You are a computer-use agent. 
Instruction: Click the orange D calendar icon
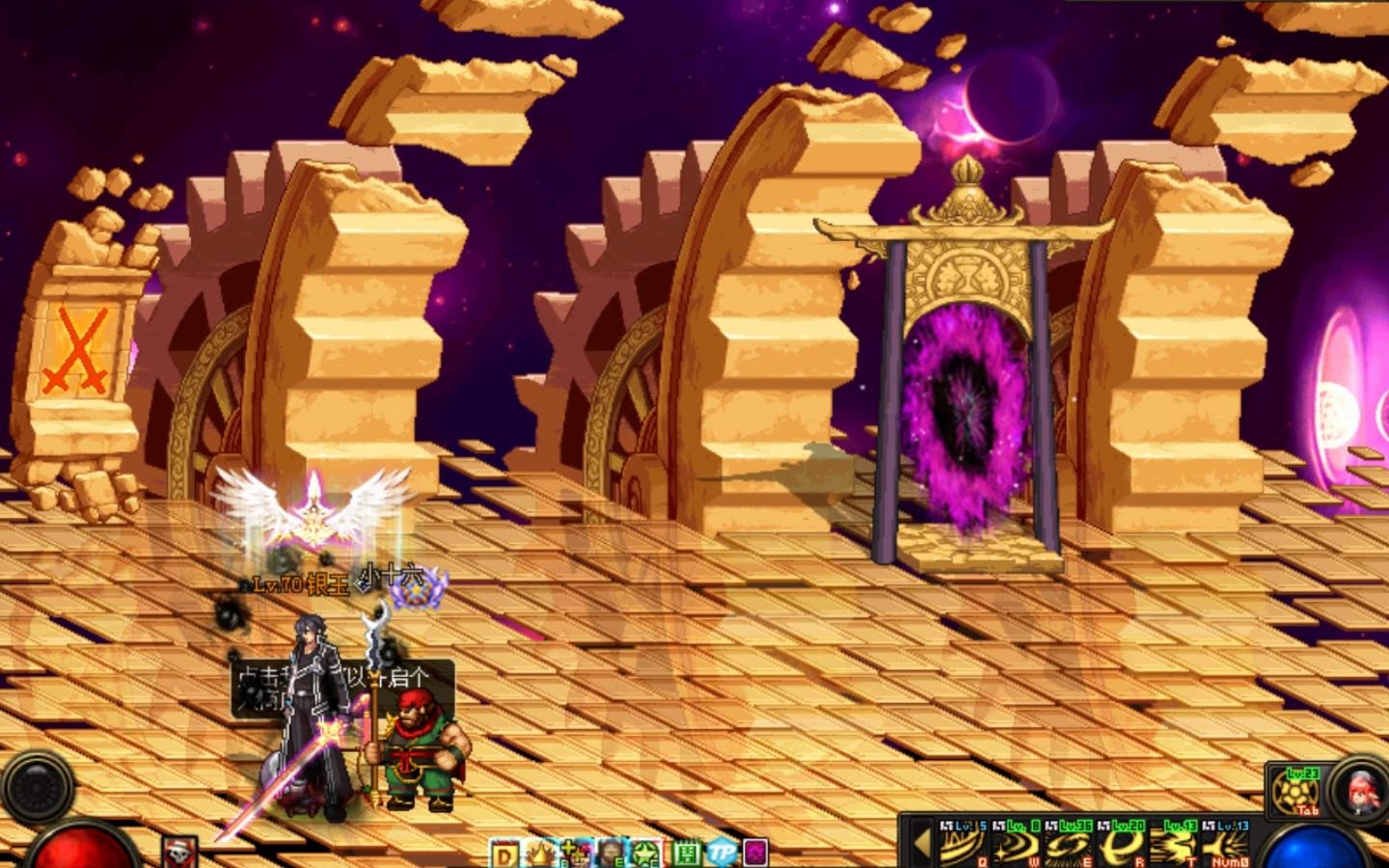pyautogui.click(x=505, y=854)
